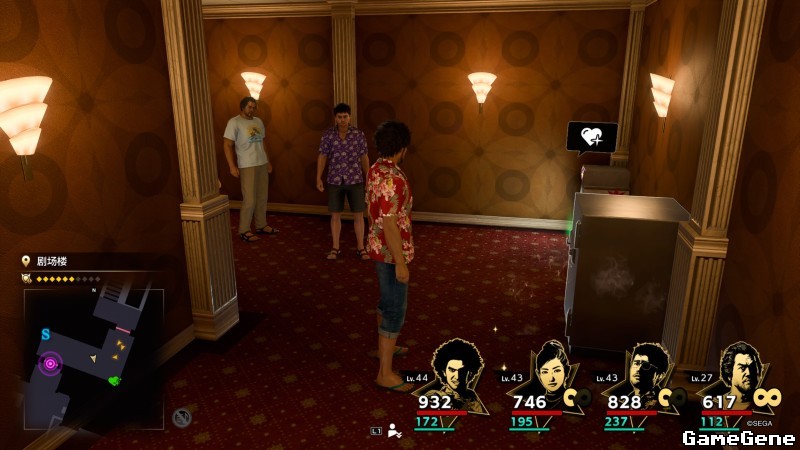Click the heart speech bubble interaction icon
Image resolution: width=800 pixels, height=450 pixels.
pos(591,137)
